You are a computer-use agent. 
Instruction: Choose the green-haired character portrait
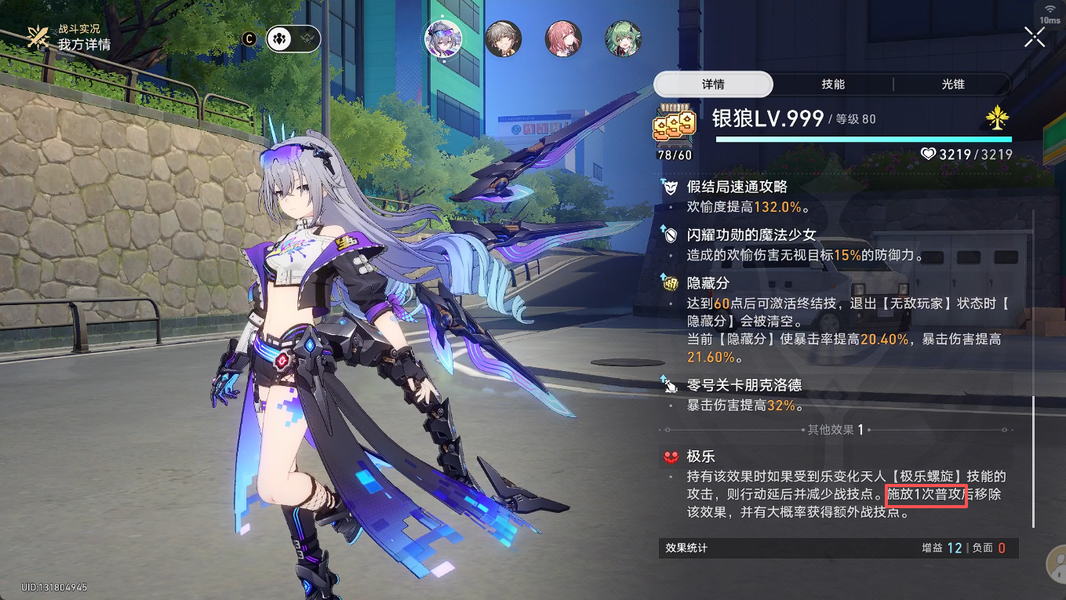point(623,39)
